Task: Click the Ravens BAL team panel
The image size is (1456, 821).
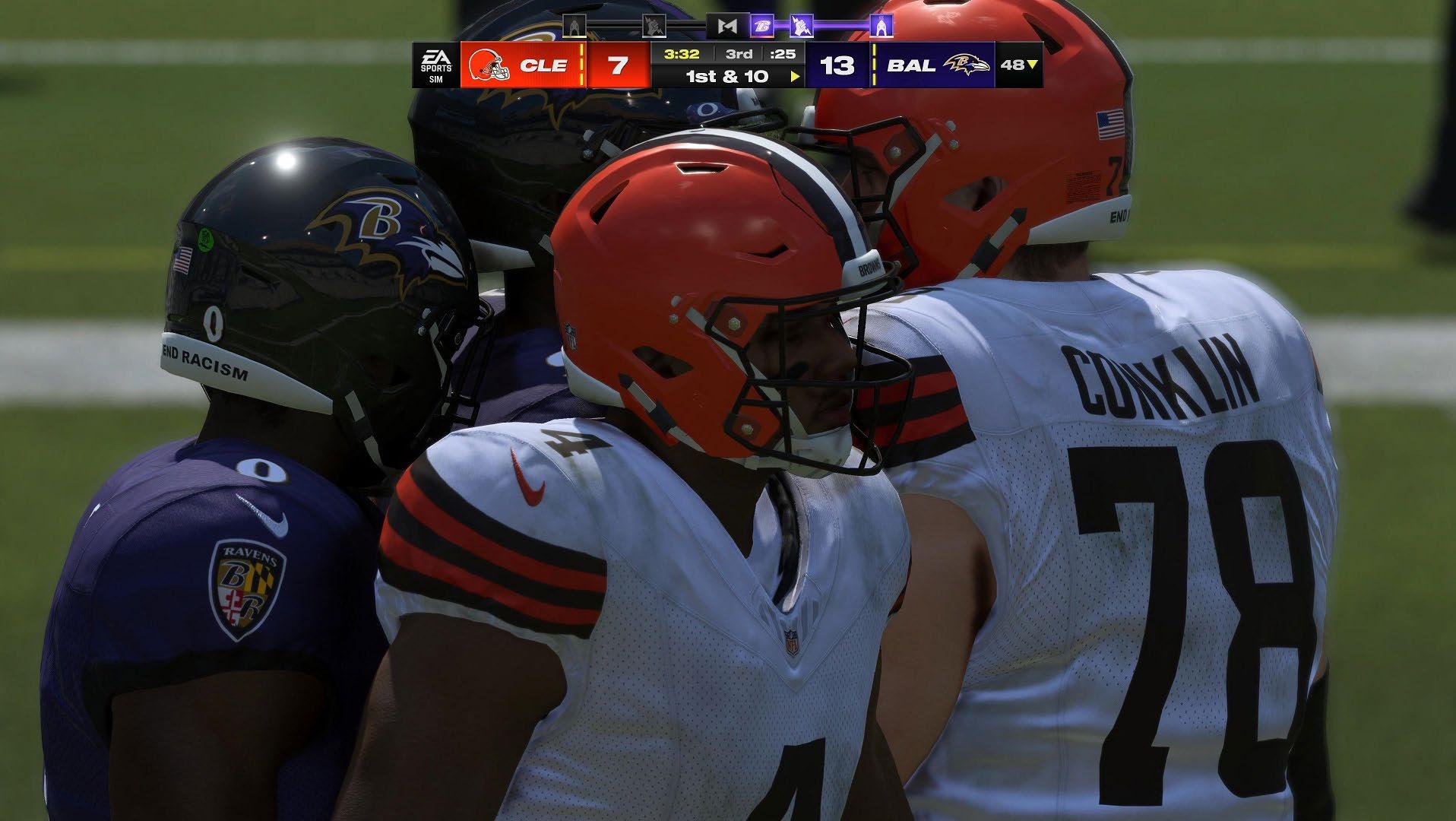Action: point(933,65)
